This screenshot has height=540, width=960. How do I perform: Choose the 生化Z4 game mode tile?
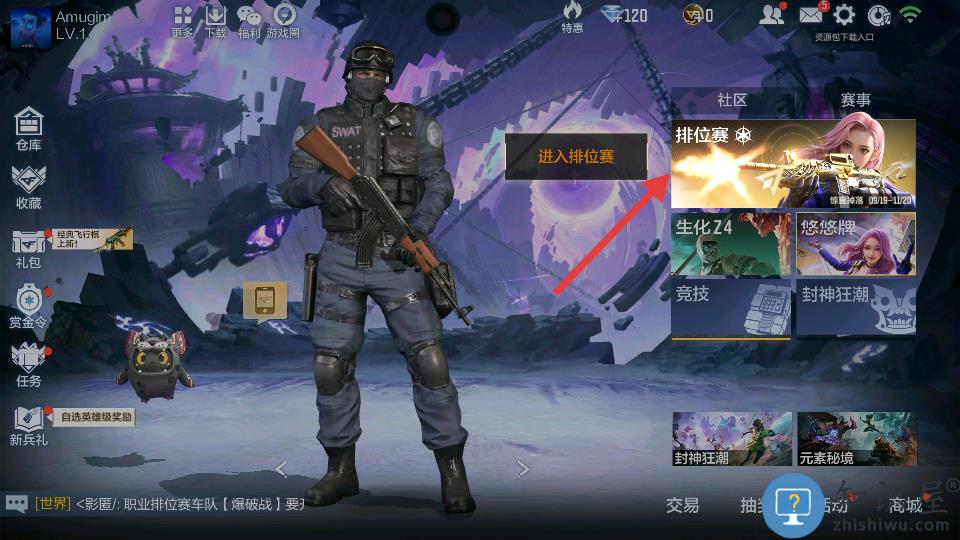(731, 244)
